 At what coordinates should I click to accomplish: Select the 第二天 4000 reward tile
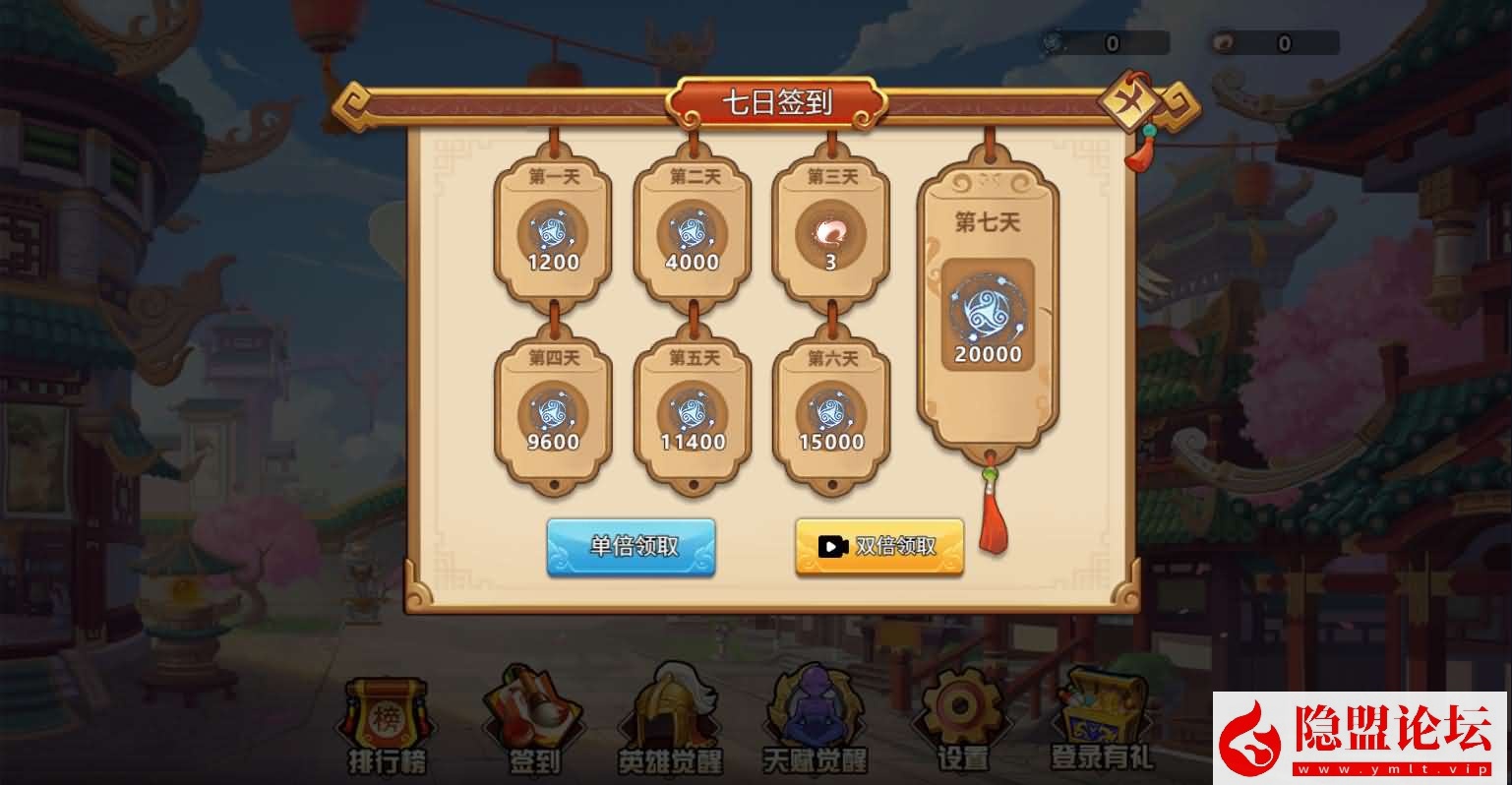693,235
